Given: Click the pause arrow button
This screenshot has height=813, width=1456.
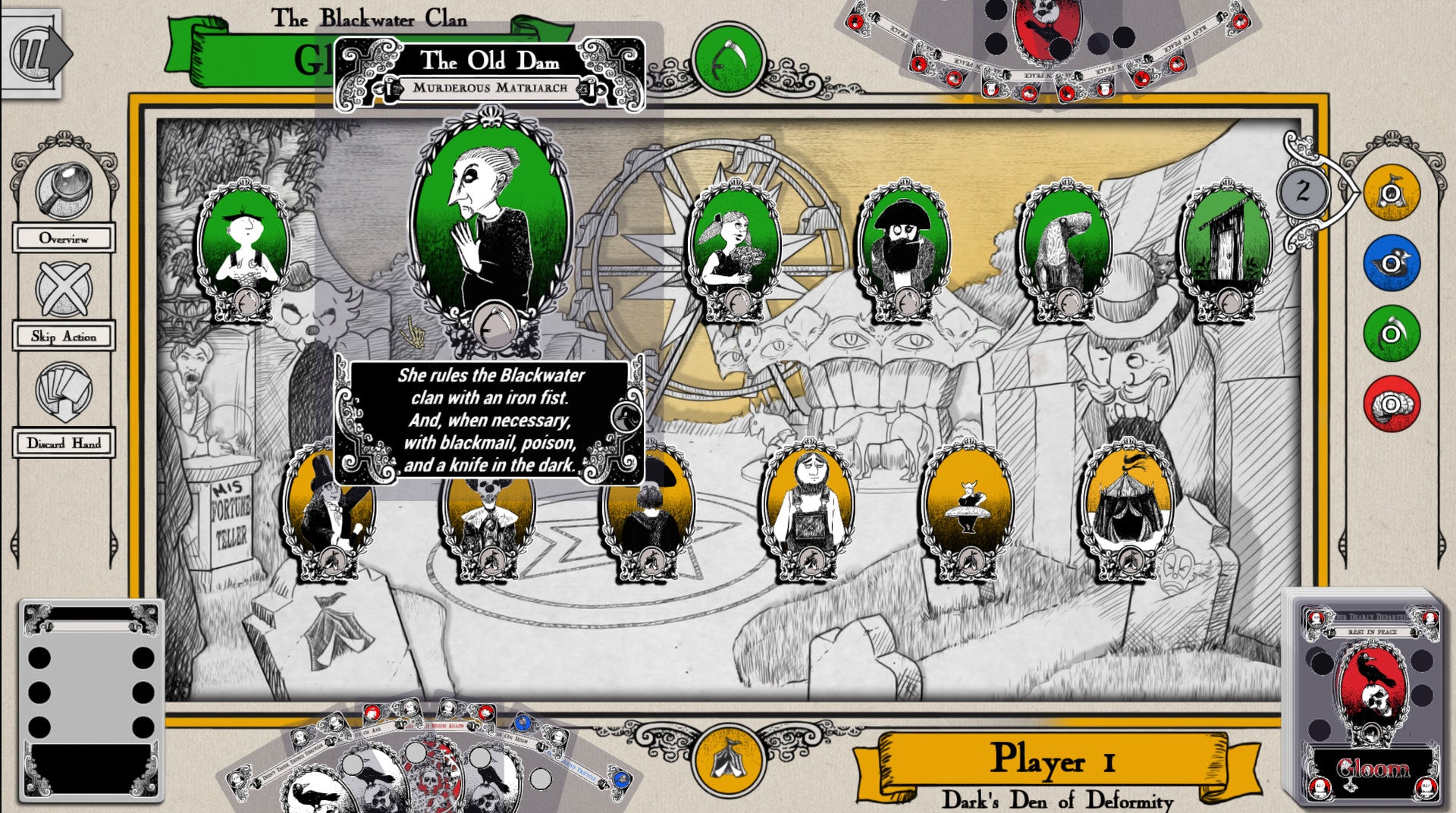Looking at the screenshot, I should (36, 54).
